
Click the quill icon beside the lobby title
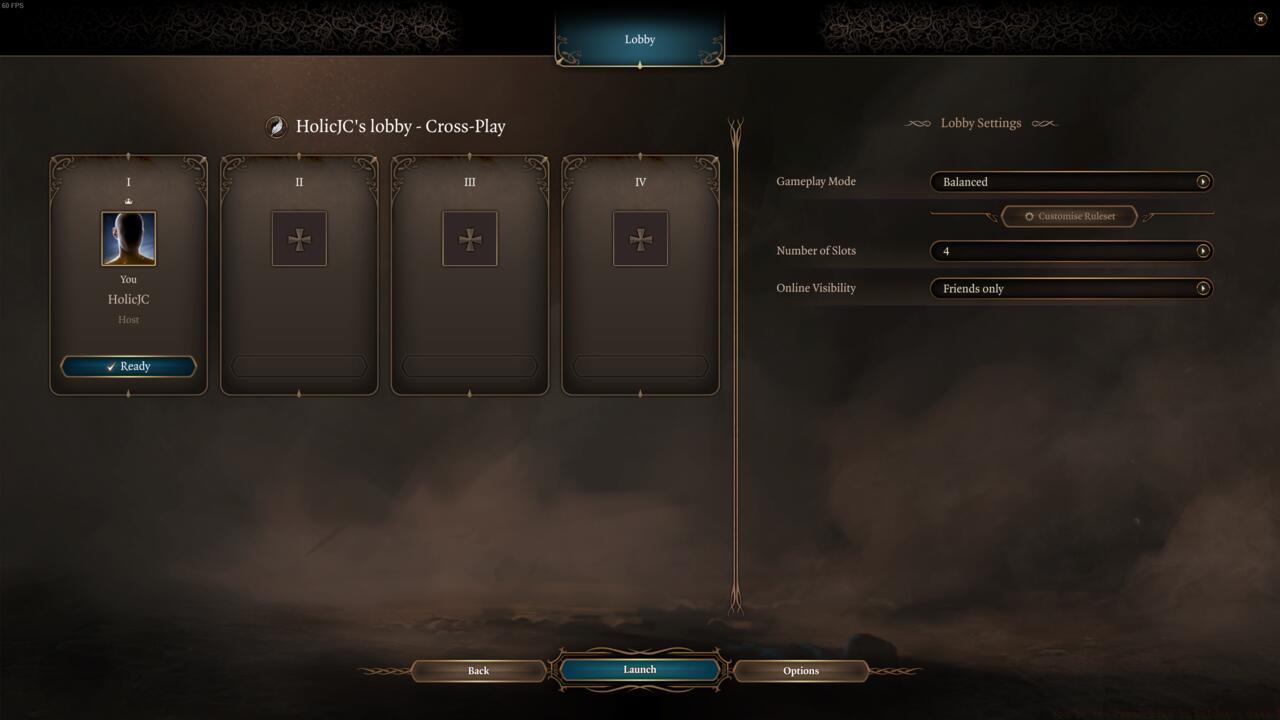(276, 127)
